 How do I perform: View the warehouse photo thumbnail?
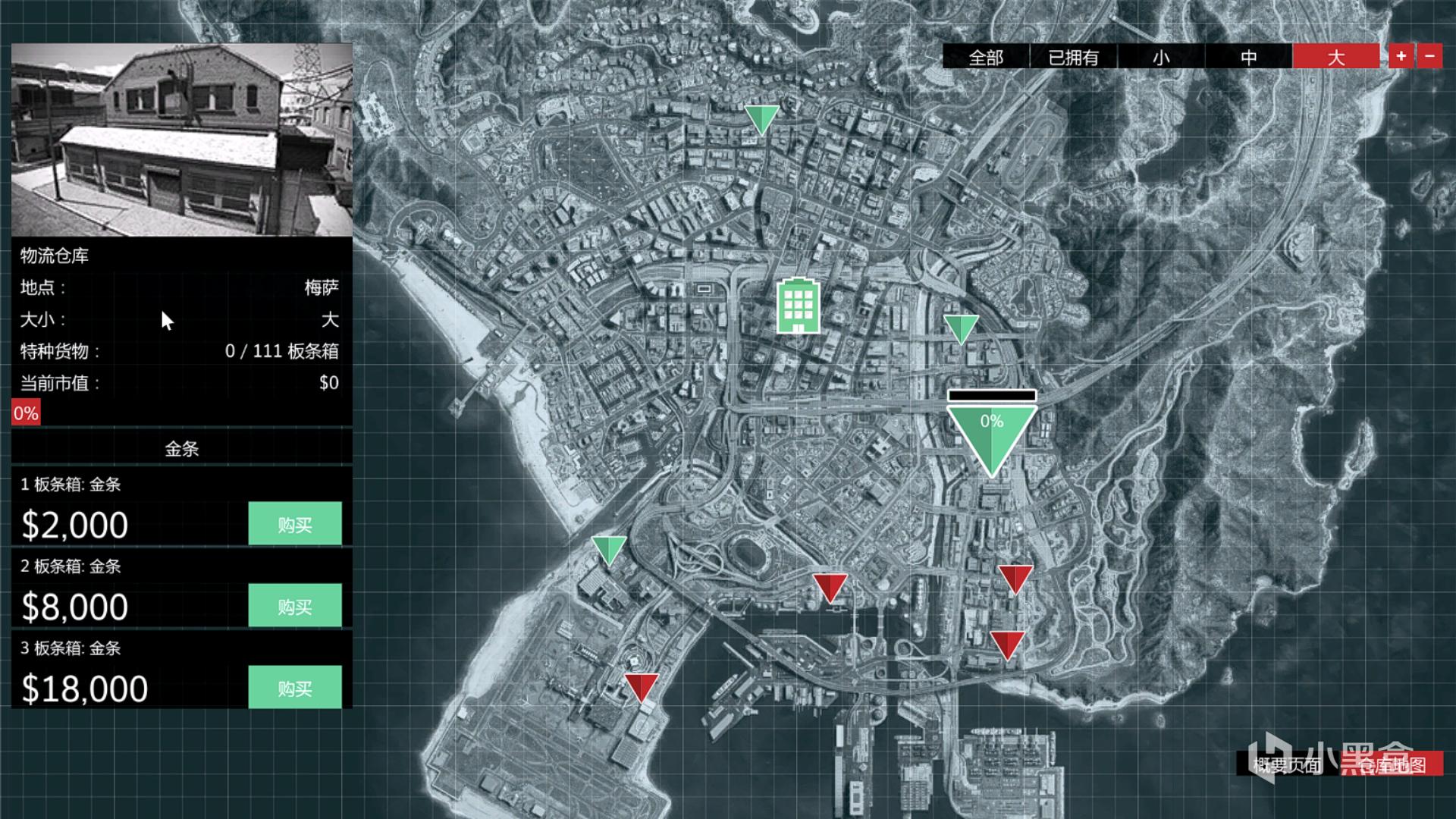pos(182,140)
